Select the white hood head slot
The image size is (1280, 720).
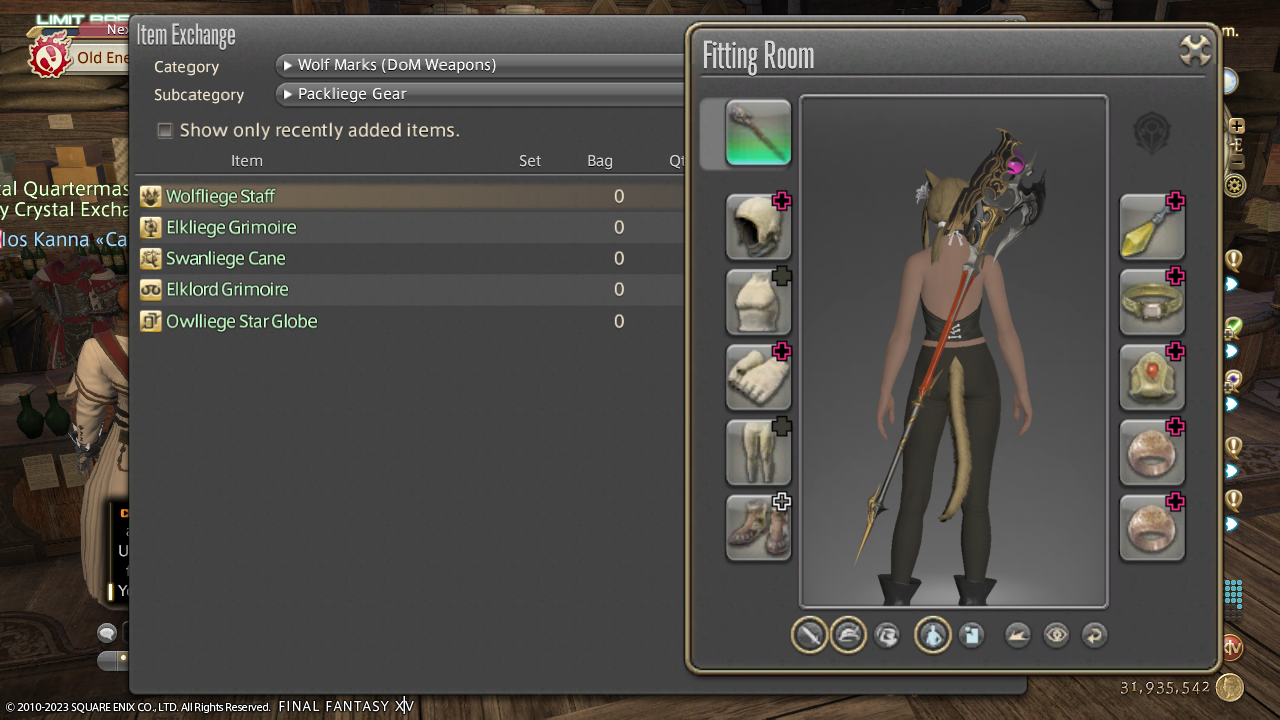(x=758, y=227)
